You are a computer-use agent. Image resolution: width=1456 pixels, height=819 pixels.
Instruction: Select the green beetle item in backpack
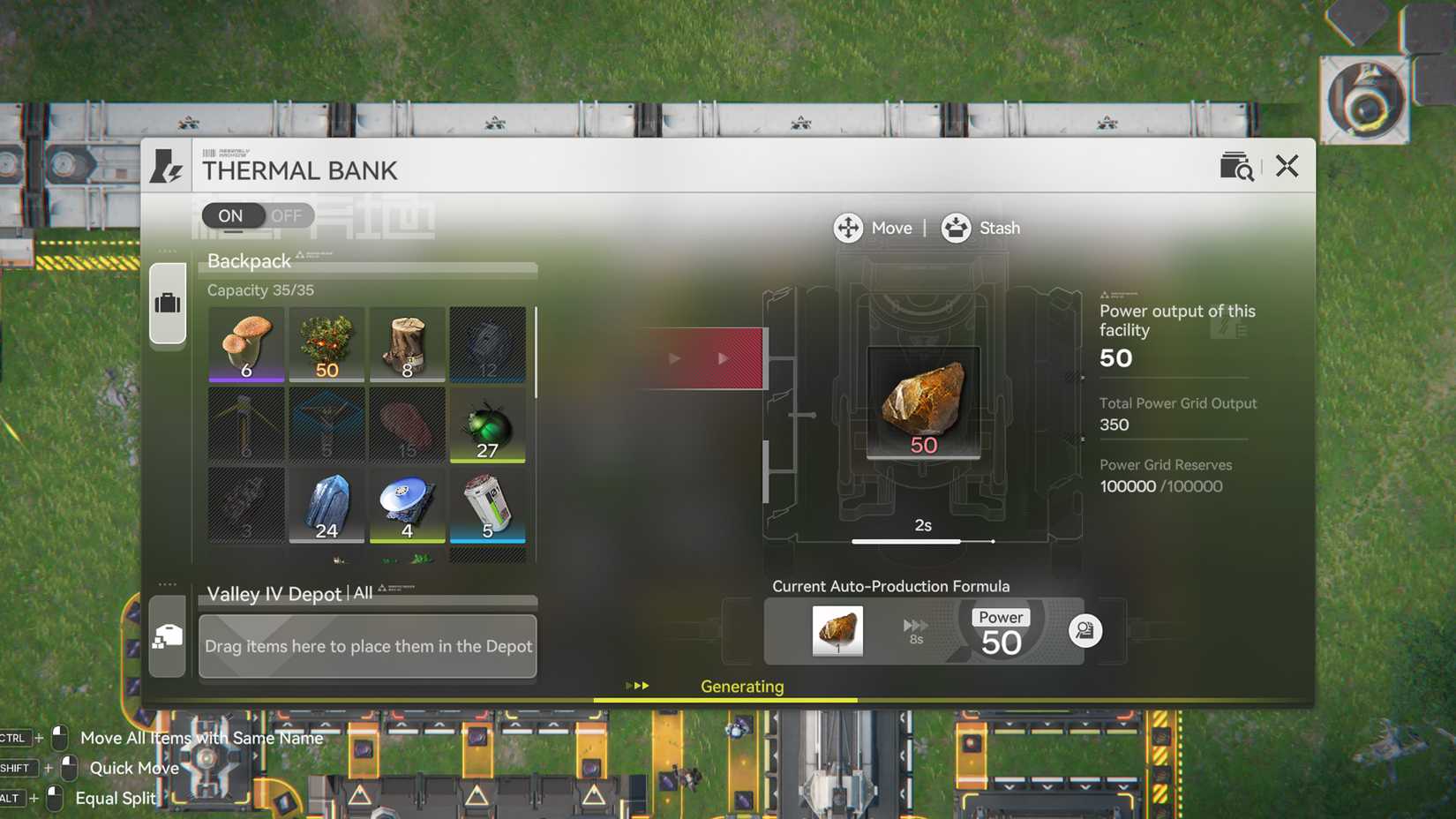pyautogui.click(x=487, y=425)
